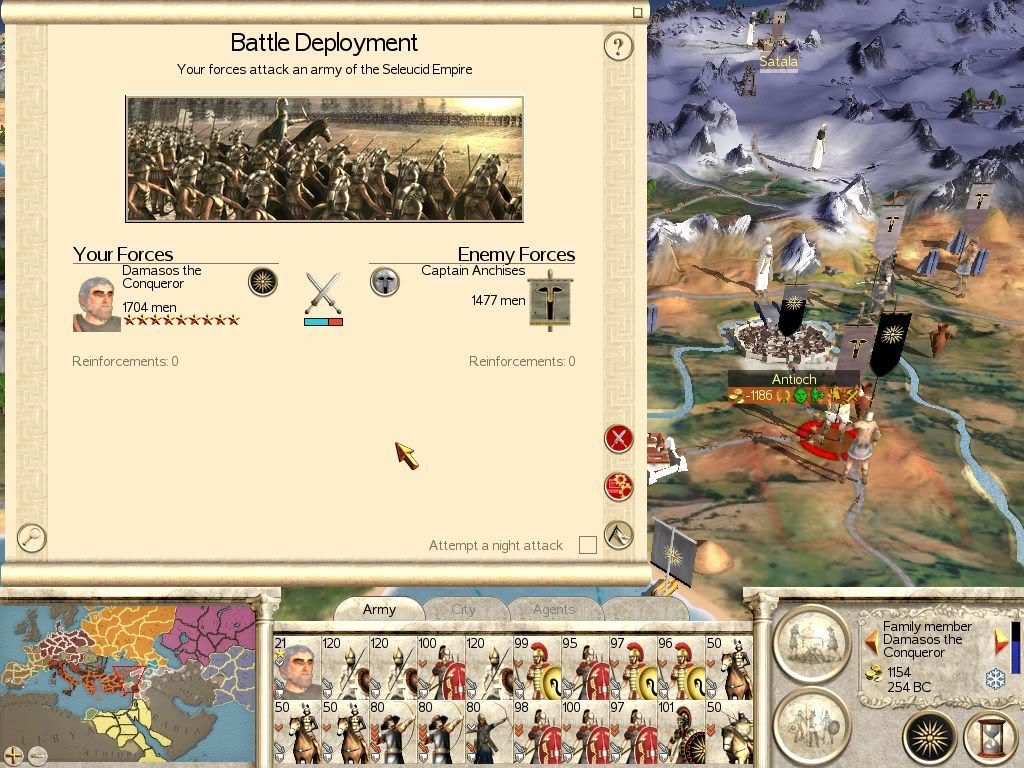The height and width of the screenshot is (768, 1024).
Task: Select Damasos the Conqueror's general unit card
Action: [297, 667]
